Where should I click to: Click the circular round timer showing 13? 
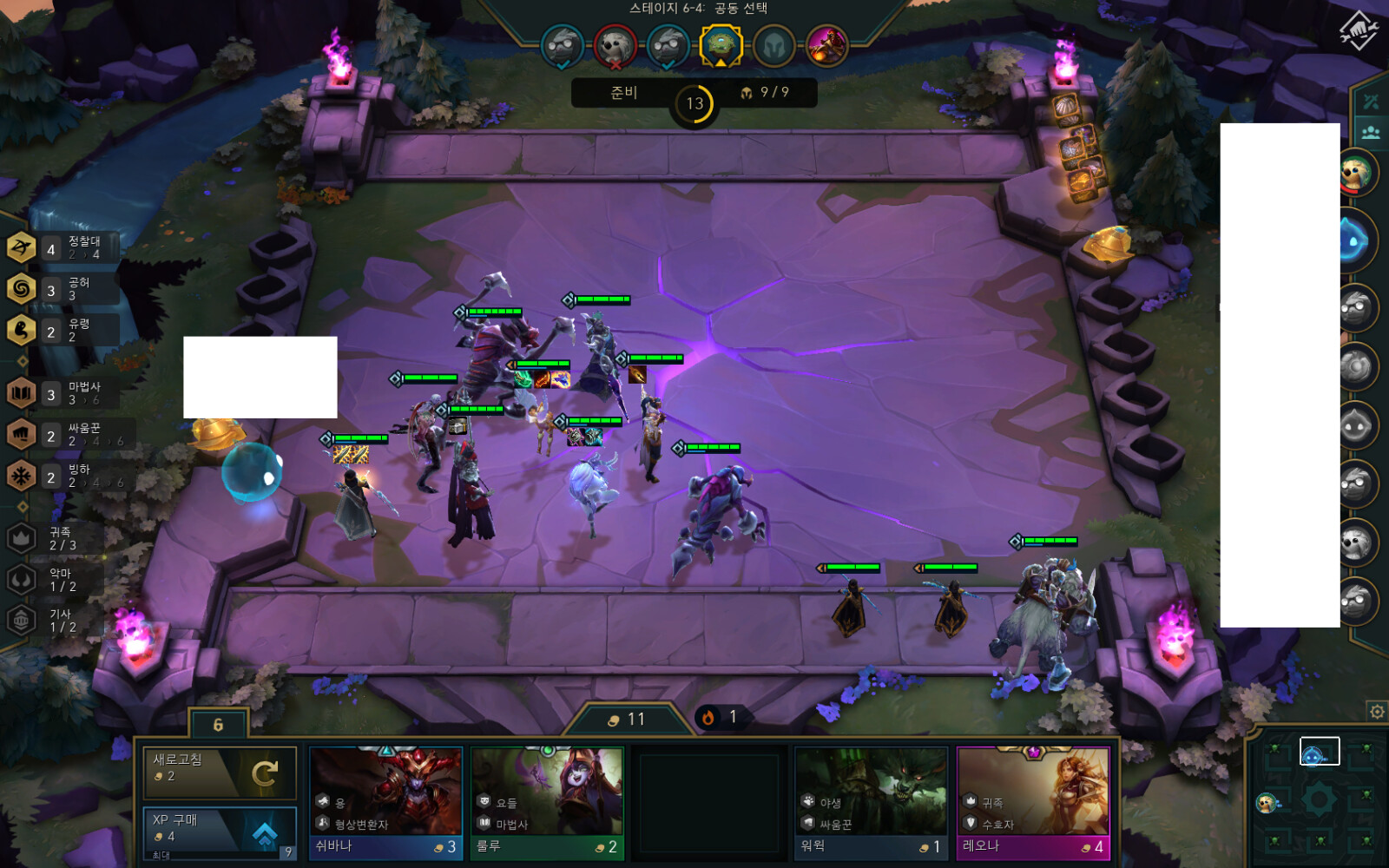(x=694, y=102)
